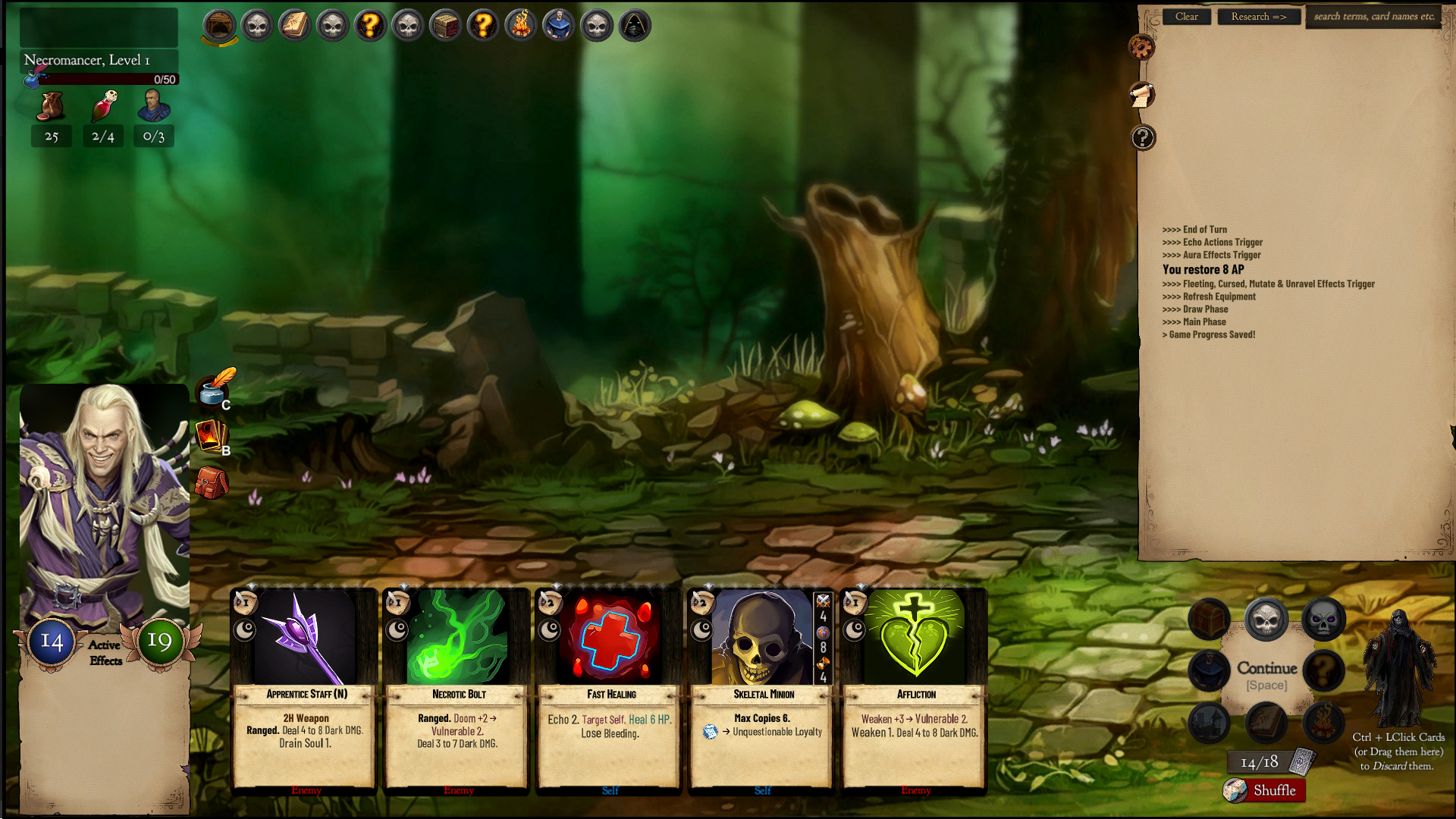The image size is (1456, 819).
Task: Open the campfire icon in the top toolbar
Action: [x=521, y=25]
